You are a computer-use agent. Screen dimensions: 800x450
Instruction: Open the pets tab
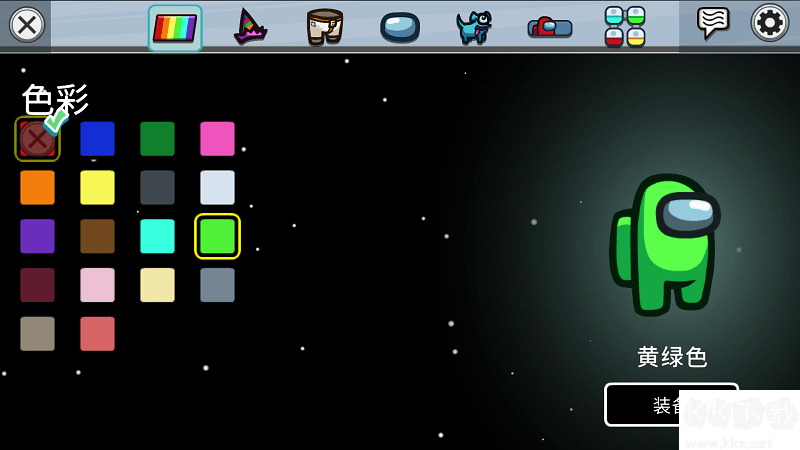(474, 27)
